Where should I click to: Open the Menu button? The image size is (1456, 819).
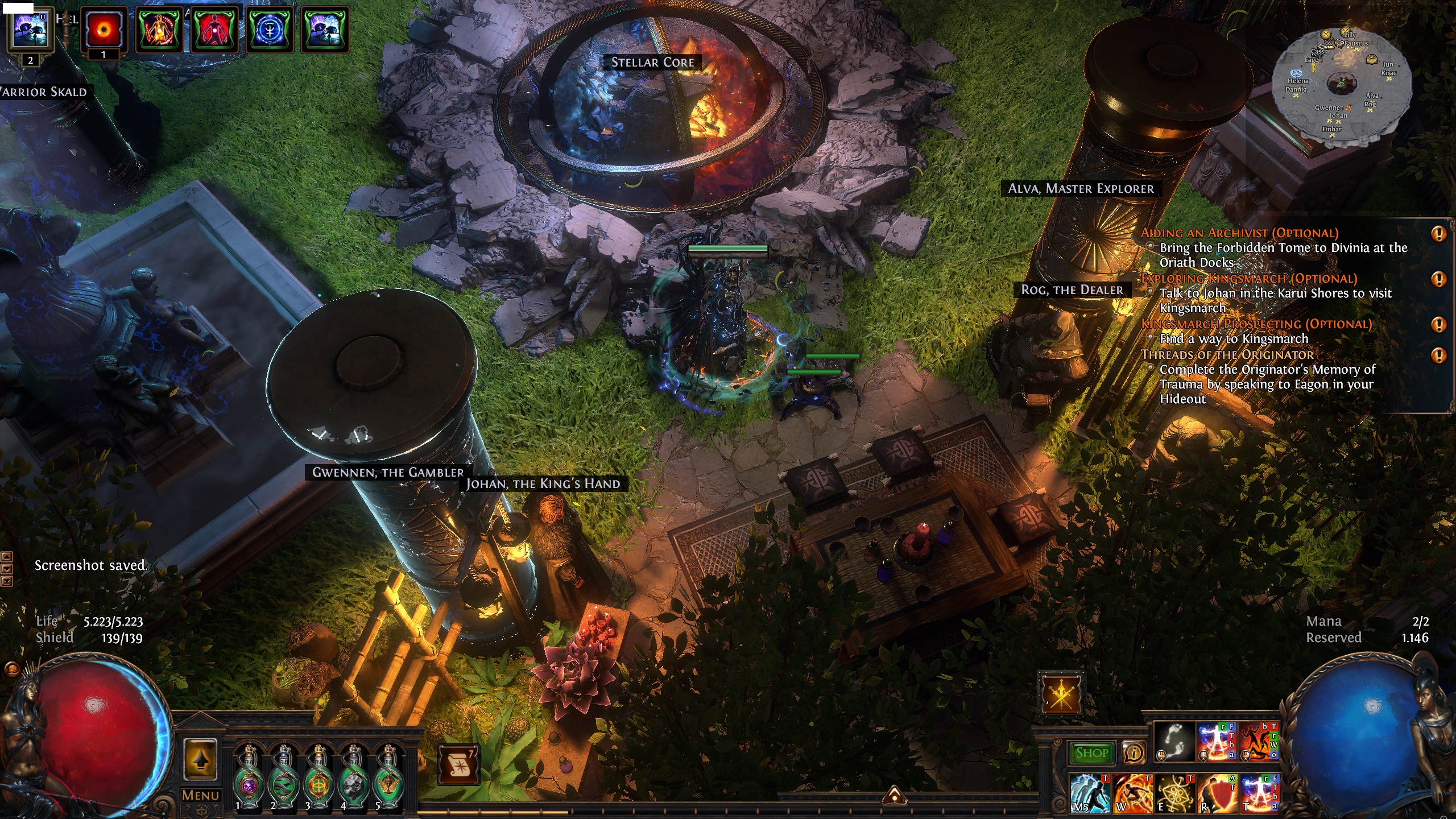tap(200, 795)
